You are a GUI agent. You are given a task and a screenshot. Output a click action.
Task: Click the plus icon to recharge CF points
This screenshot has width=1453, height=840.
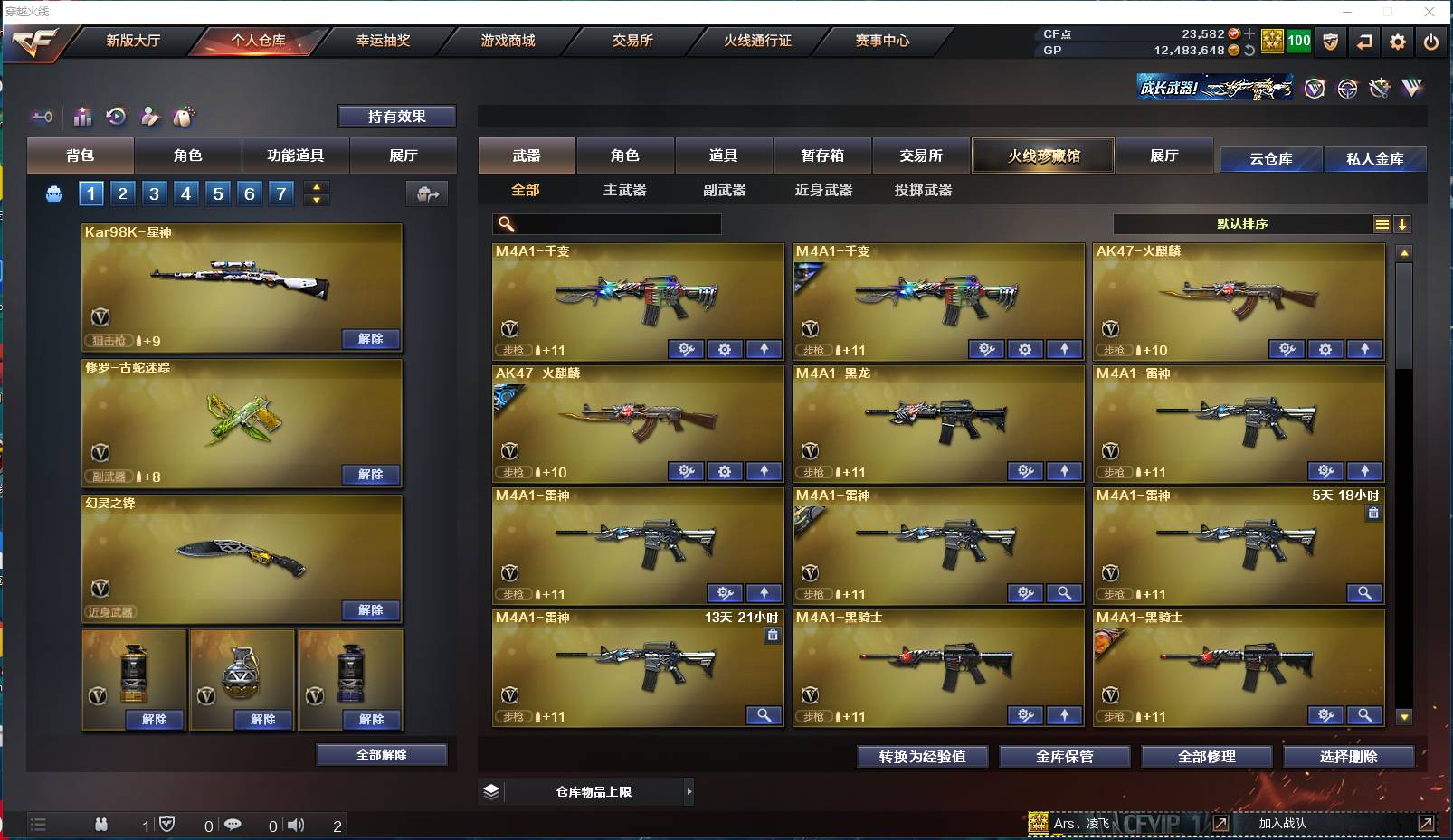point(1249,33)
